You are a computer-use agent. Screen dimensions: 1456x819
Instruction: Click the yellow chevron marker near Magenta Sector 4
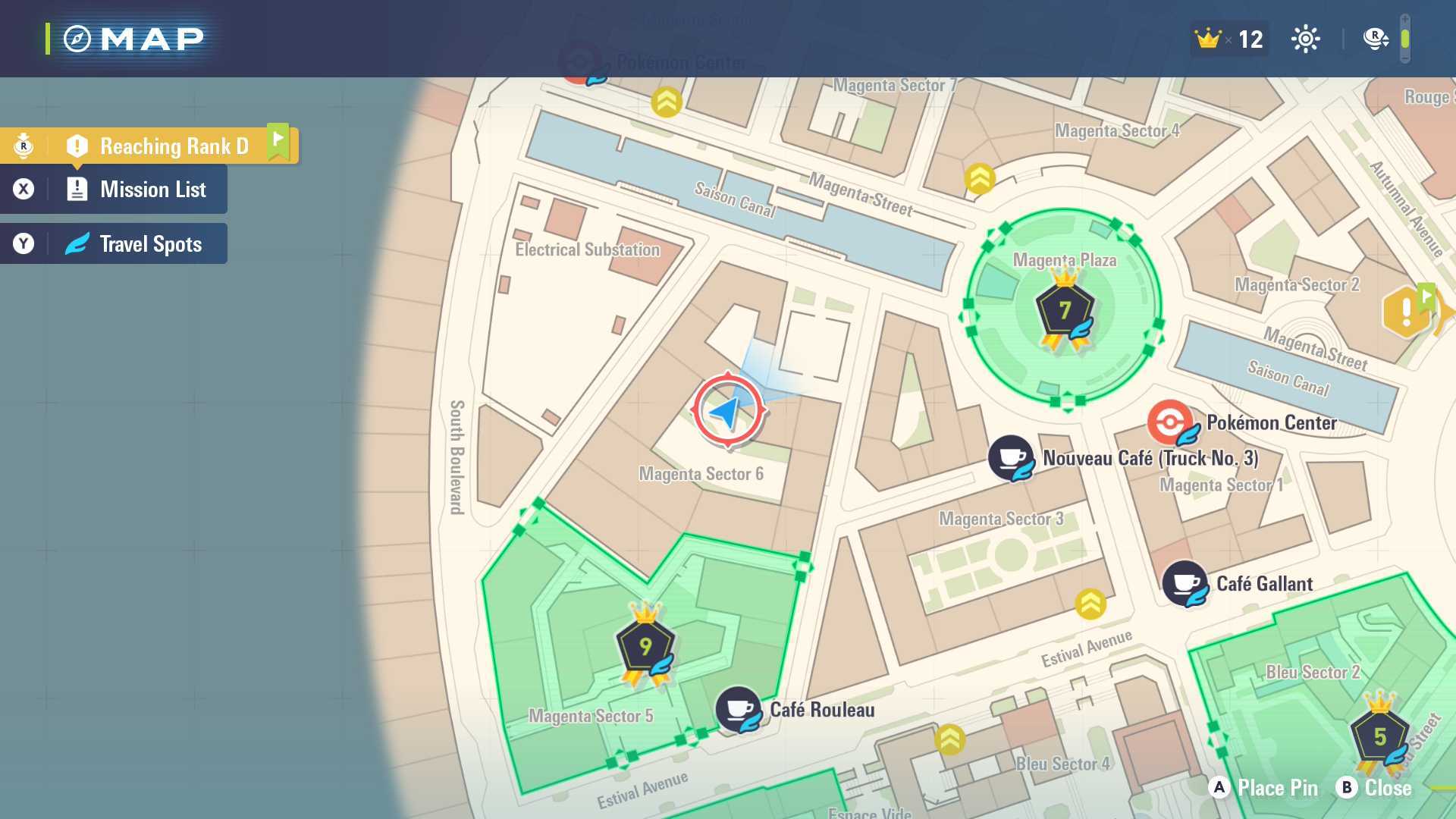pos(980,179)
